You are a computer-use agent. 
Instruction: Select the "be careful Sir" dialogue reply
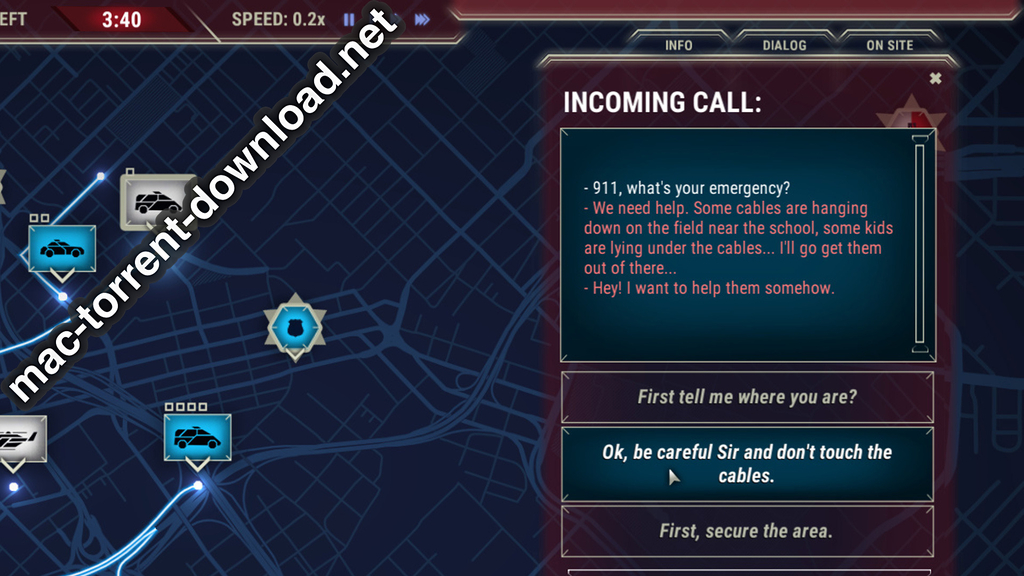pyautogui.click(x=747, y=464)
